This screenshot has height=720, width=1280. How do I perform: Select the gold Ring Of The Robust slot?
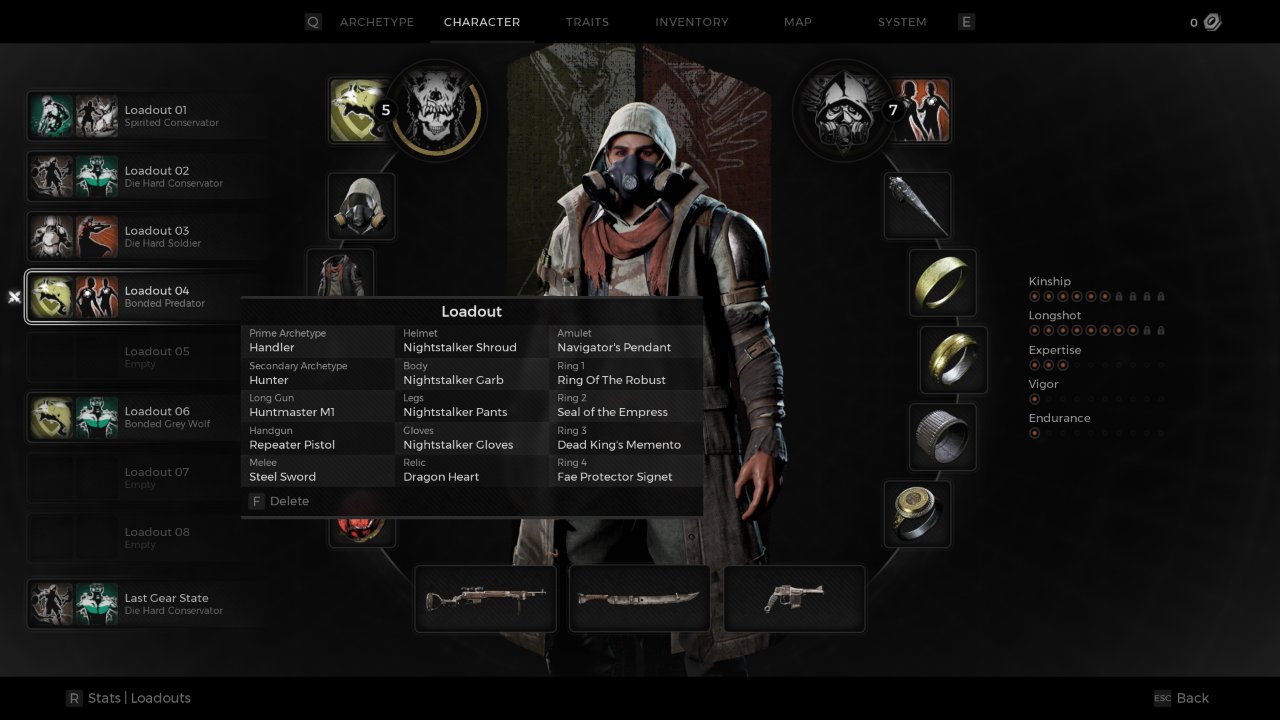pos(940,283)
